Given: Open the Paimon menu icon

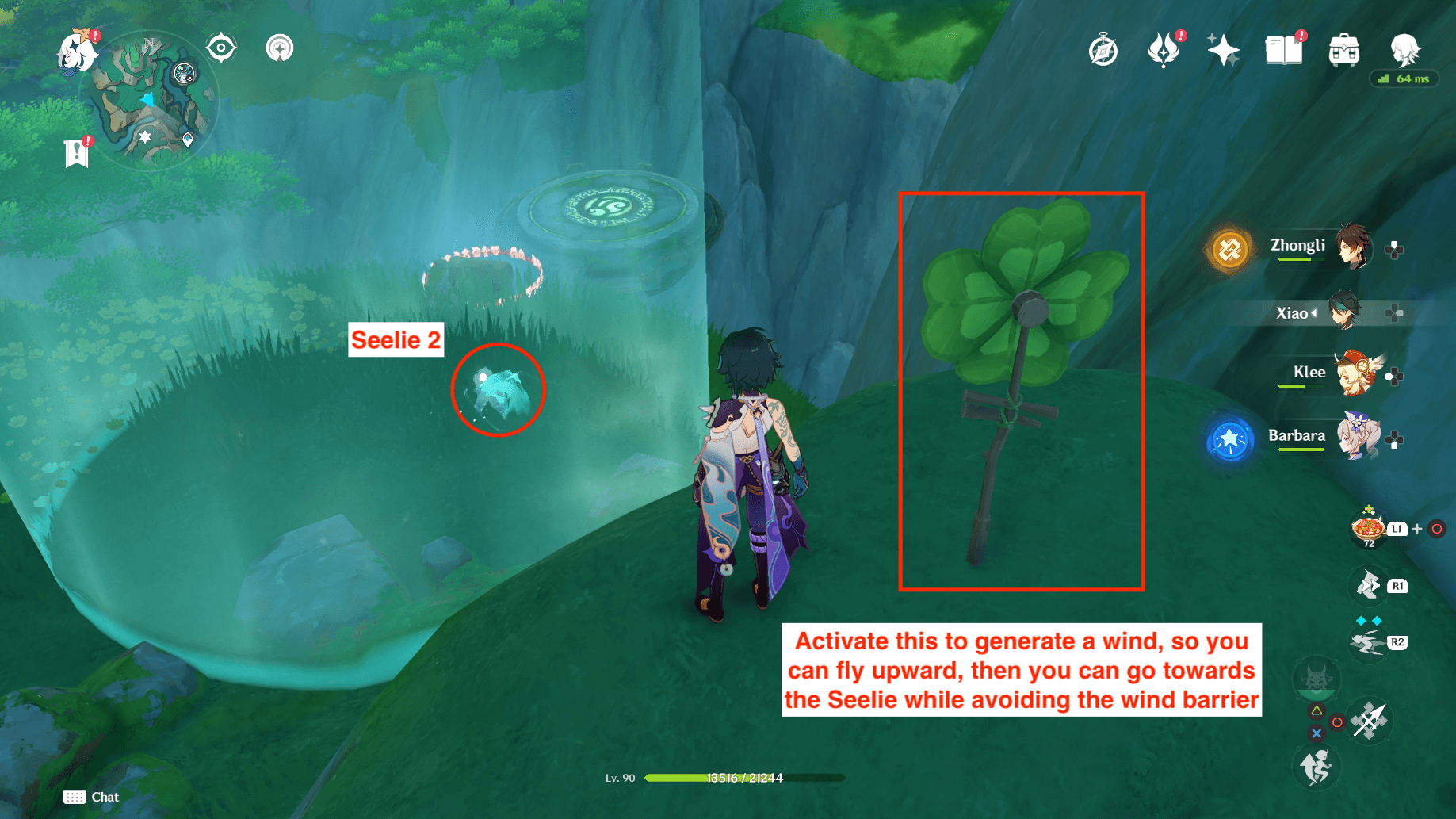Looking at the screenshot, I should click(x=78, y=52).
